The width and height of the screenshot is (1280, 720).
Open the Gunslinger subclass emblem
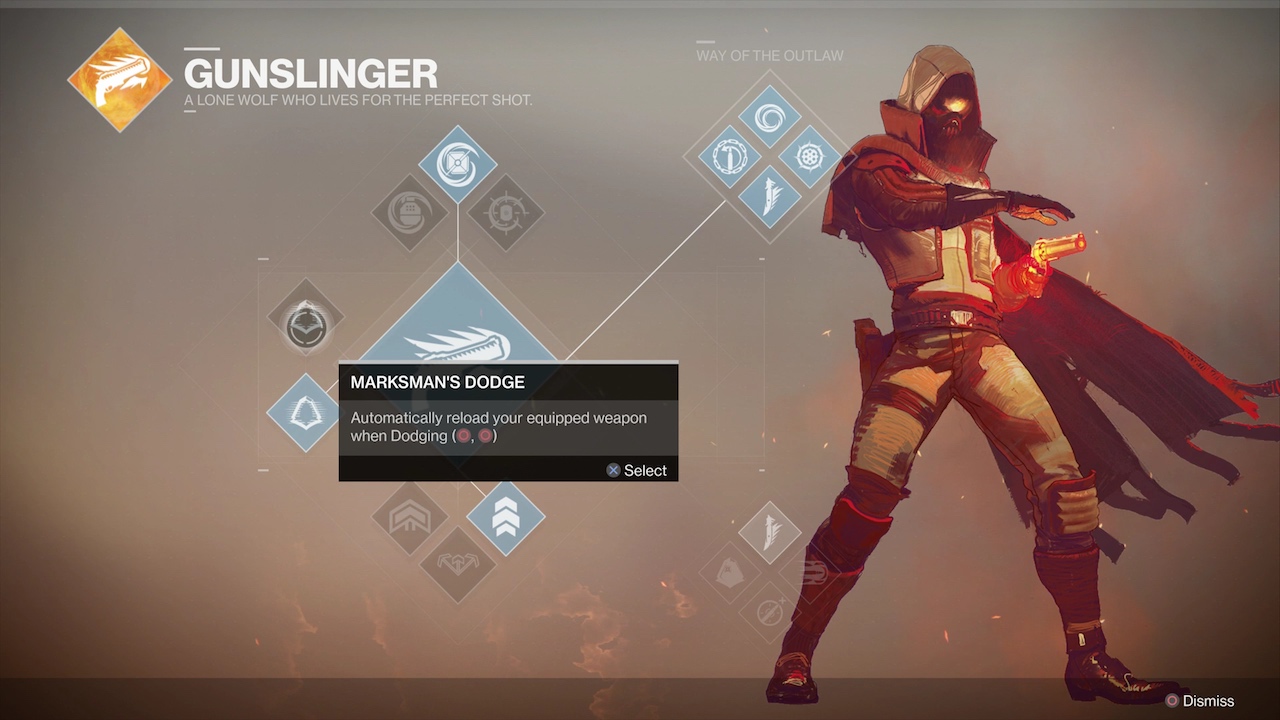click(119, 80)
